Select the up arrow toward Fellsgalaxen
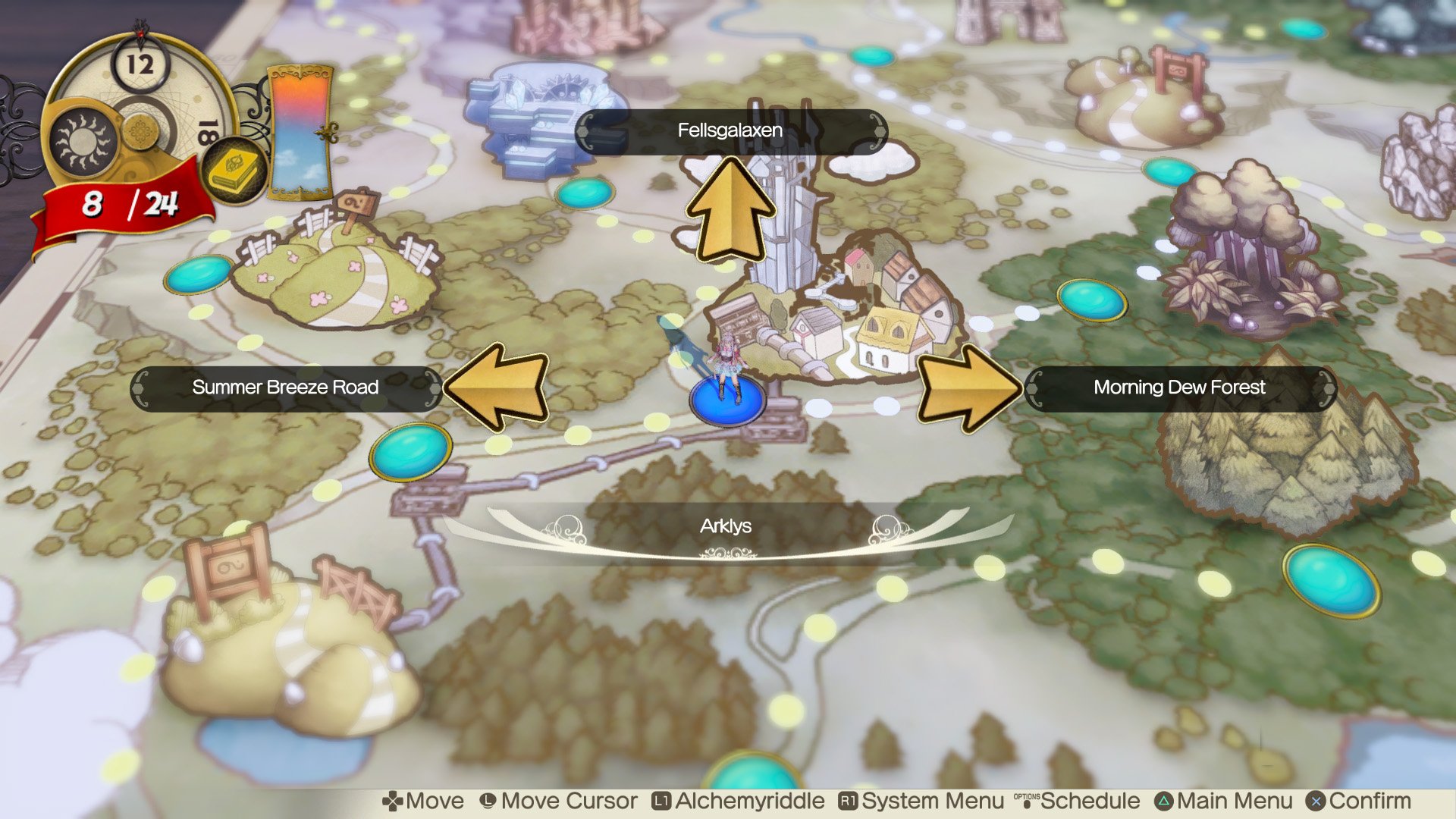This screenshot has height=819, width=1456. pyautogui.click(x=732, y=209)
